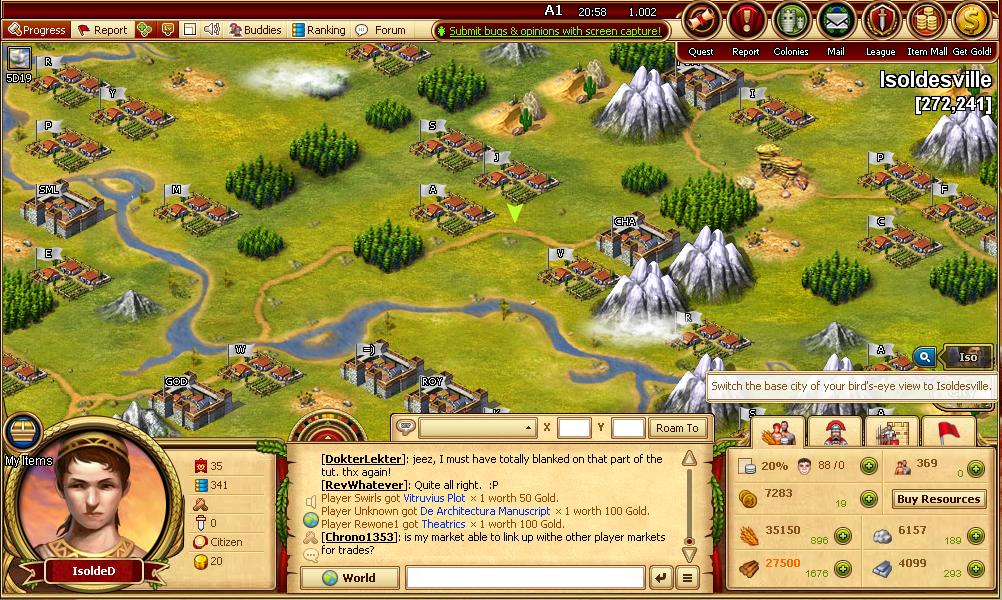
Task: Select the X coordinate input field
Action: 574,428
